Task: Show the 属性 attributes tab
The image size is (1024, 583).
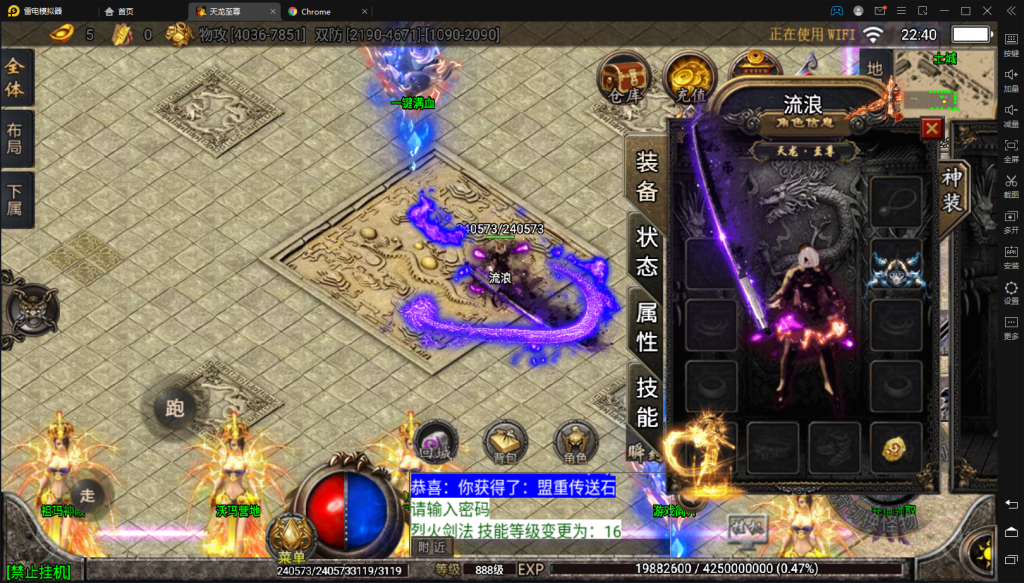Action: click(647, 326)
